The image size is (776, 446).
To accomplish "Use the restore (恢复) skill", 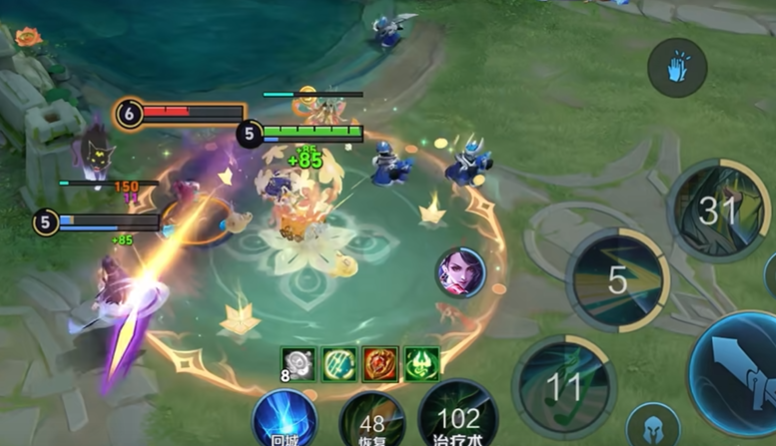I will point(372,422).
